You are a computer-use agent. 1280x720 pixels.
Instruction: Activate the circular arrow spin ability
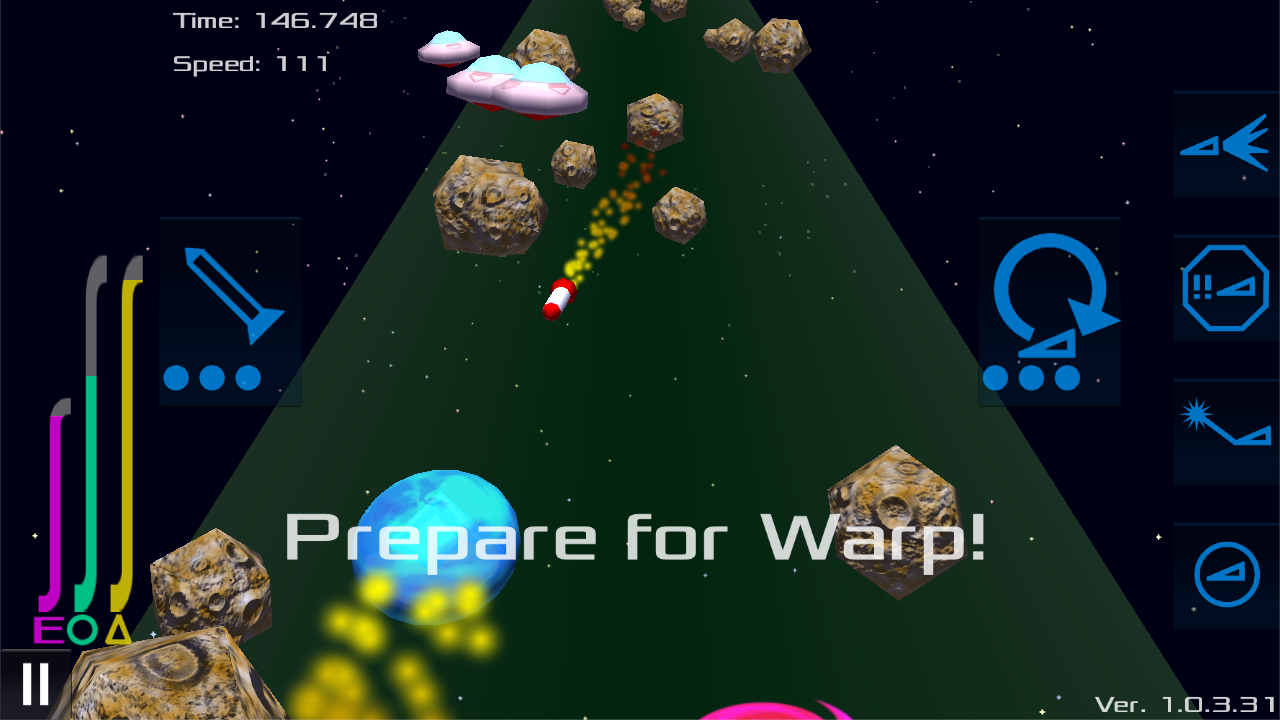point(1049,311)
